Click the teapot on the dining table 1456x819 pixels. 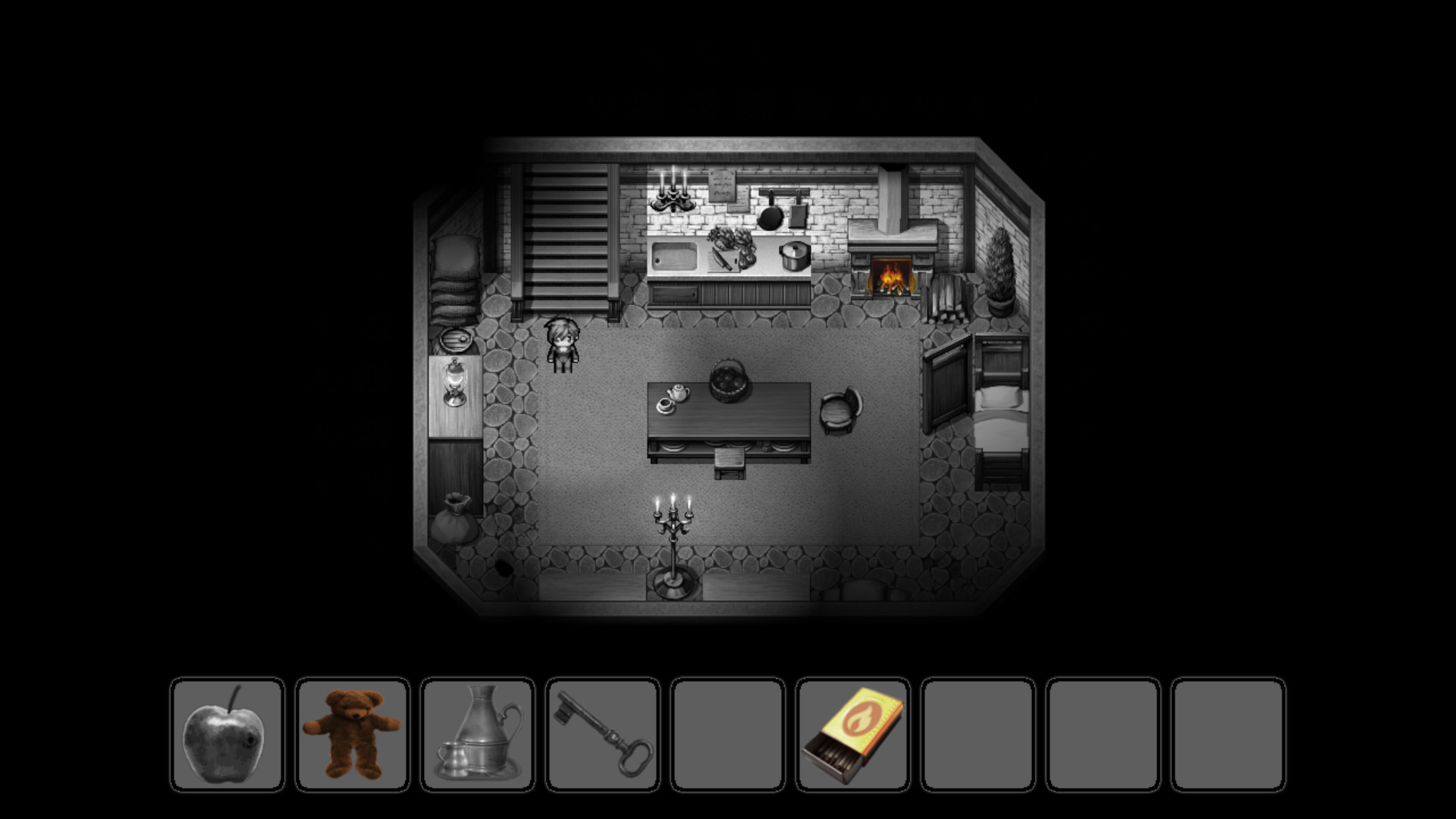[x=677, y=394]
